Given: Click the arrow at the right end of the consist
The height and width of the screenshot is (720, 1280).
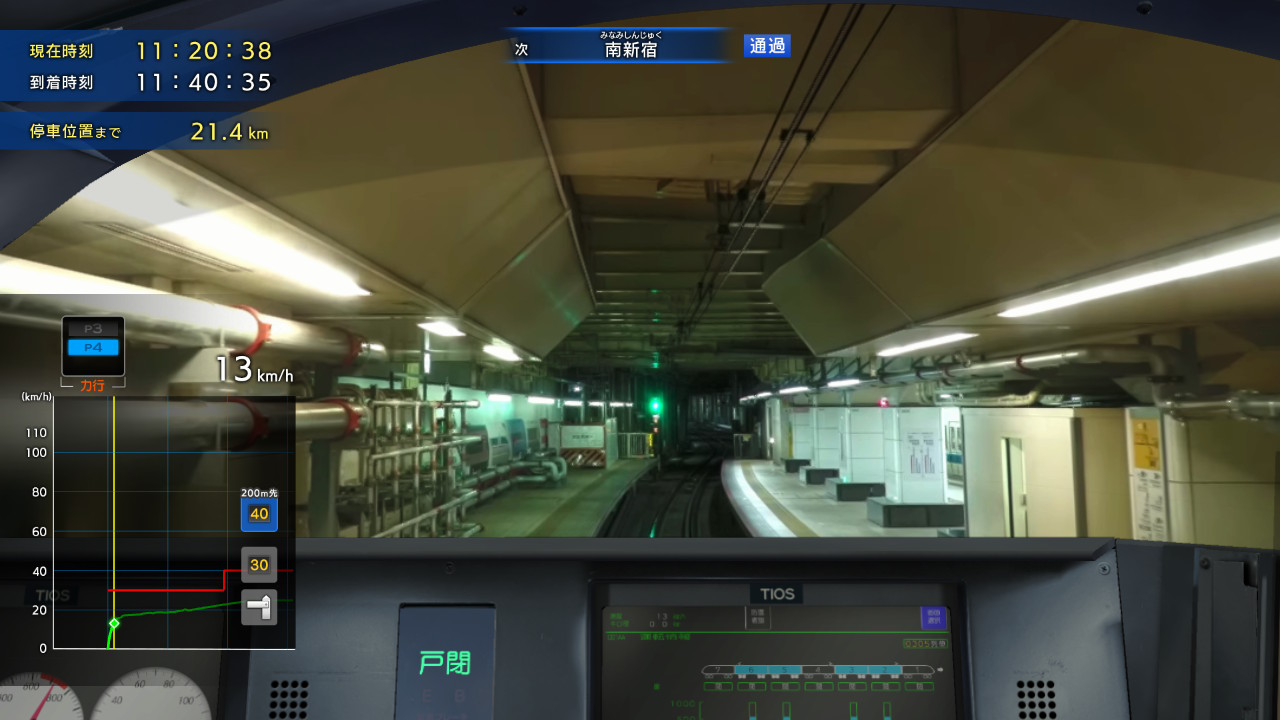Looking at the screenshot, I should [940, 667].
